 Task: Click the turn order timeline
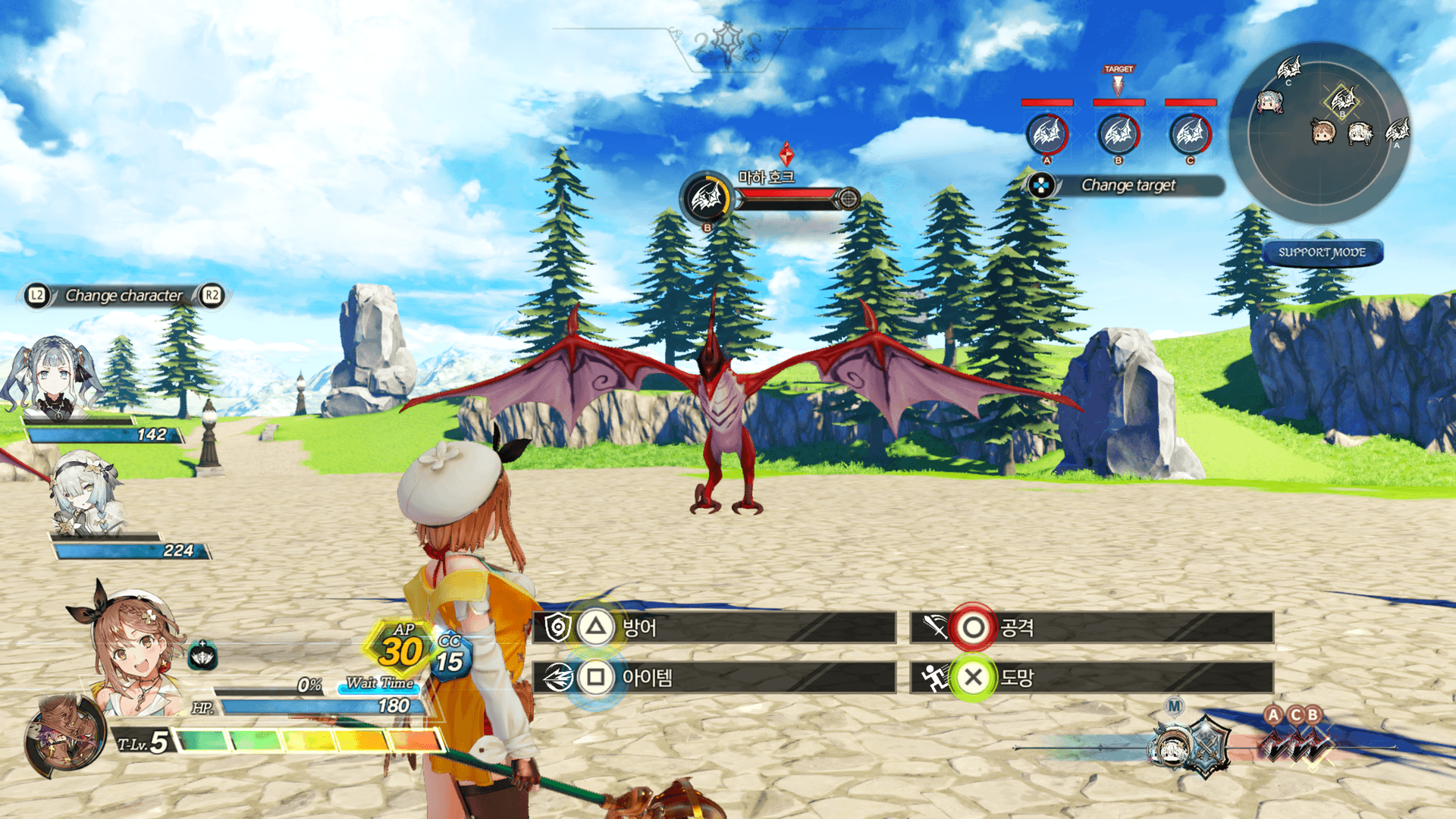[x=1206, y=747]
